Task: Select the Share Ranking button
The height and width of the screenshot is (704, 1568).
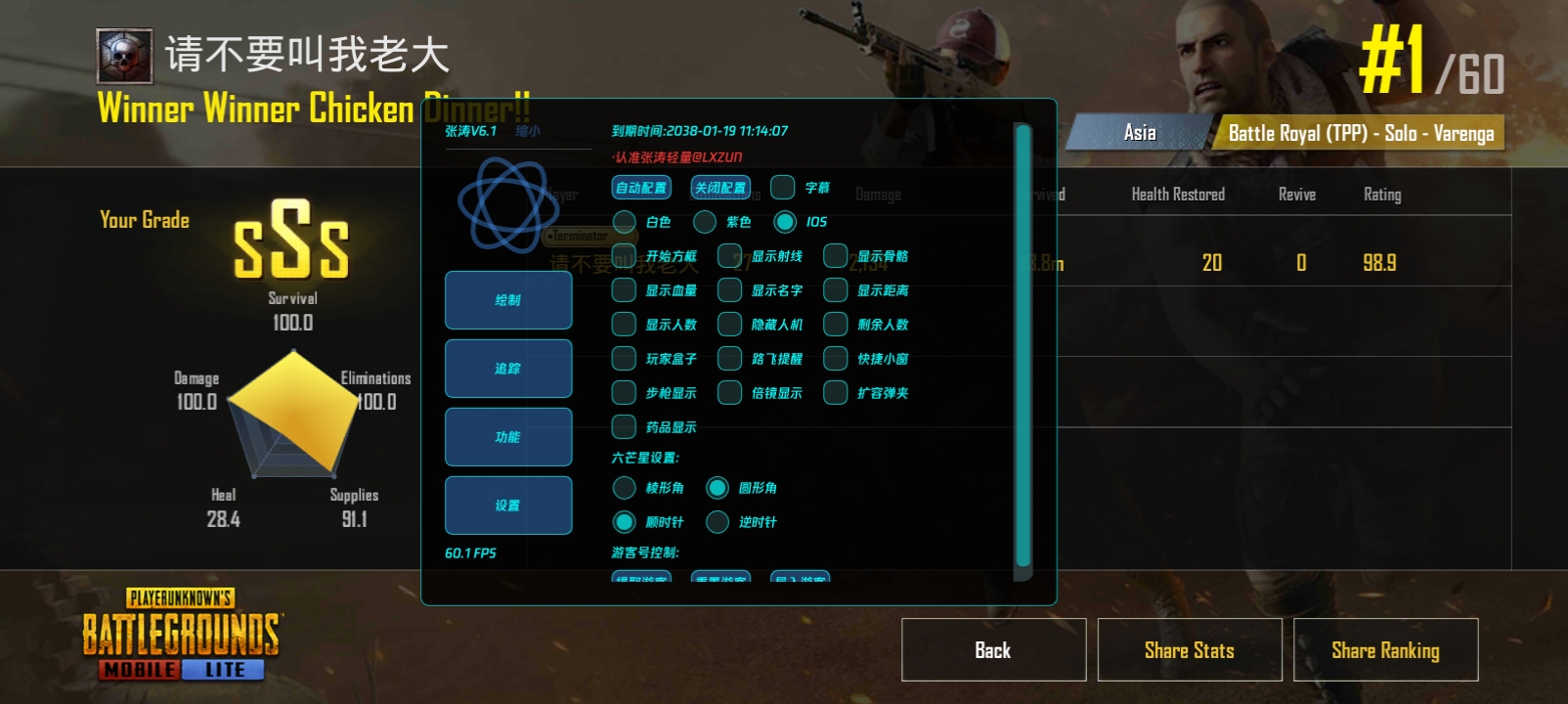Action: [x=1385, y=650]
